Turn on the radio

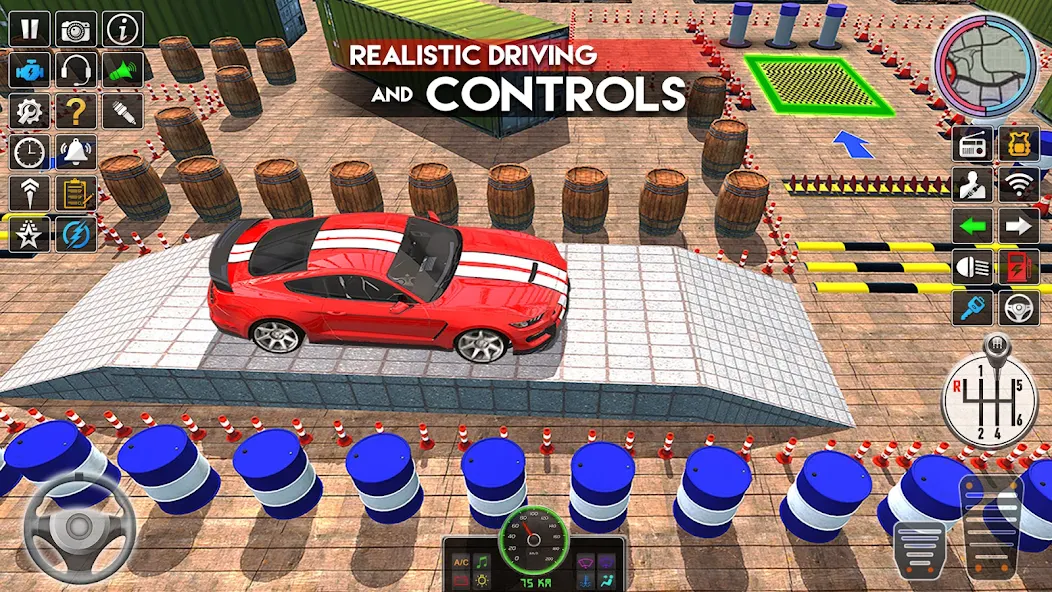click(972, 144)
